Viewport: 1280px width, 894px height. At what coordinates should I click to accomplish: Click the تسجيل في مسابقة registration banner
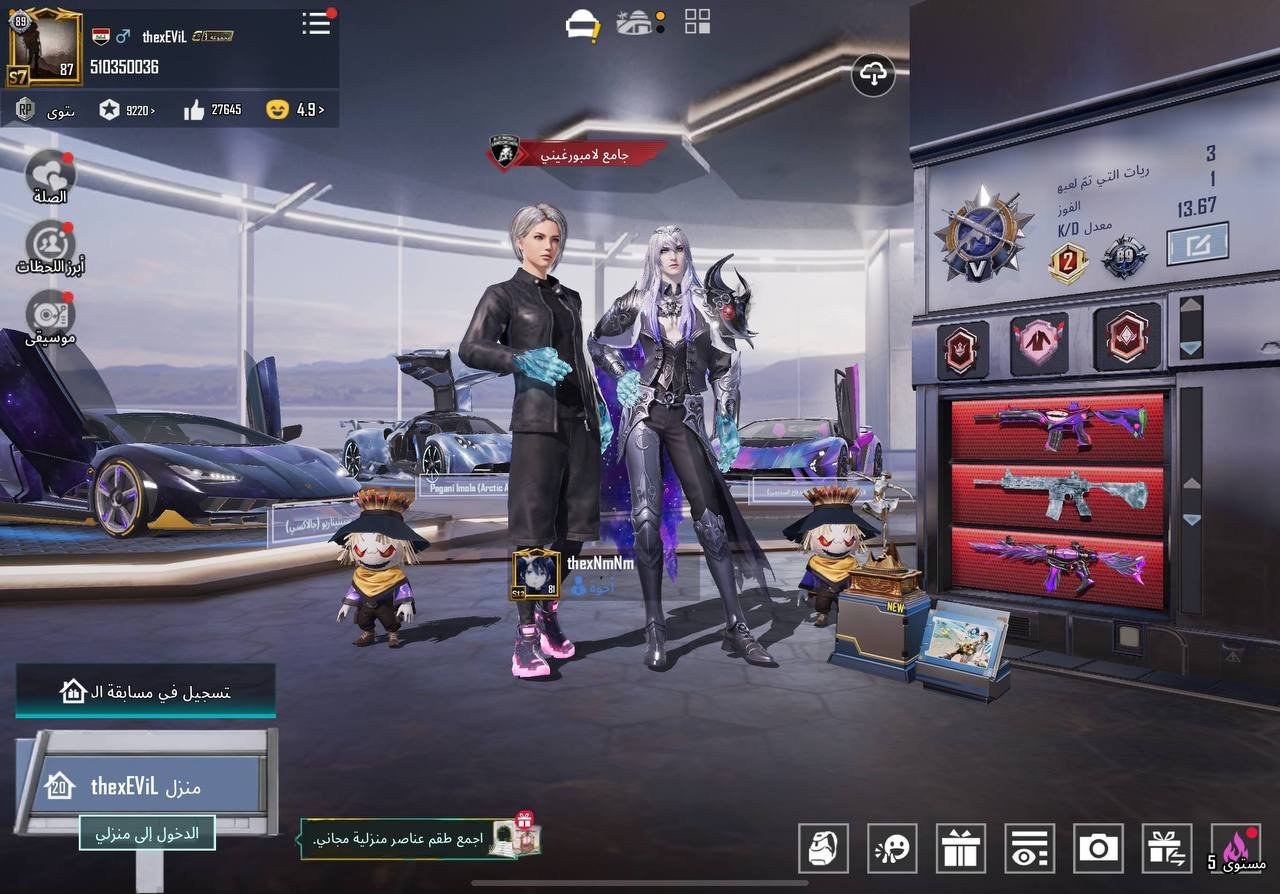pos(145,691)
